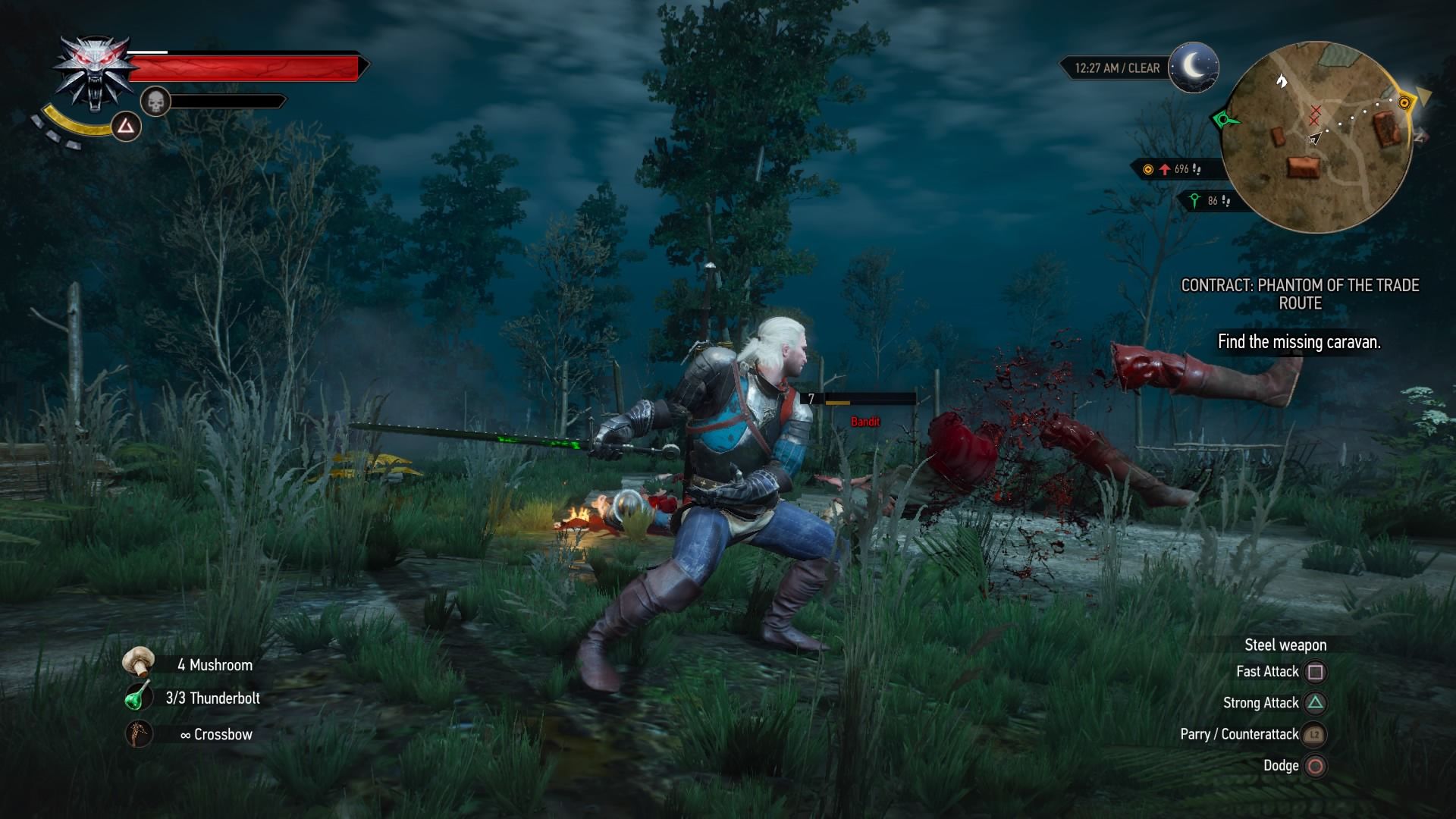Activate Parry / Counterattack with L2
This screenshot has height=819, width=1456.
pos(1314,734)
